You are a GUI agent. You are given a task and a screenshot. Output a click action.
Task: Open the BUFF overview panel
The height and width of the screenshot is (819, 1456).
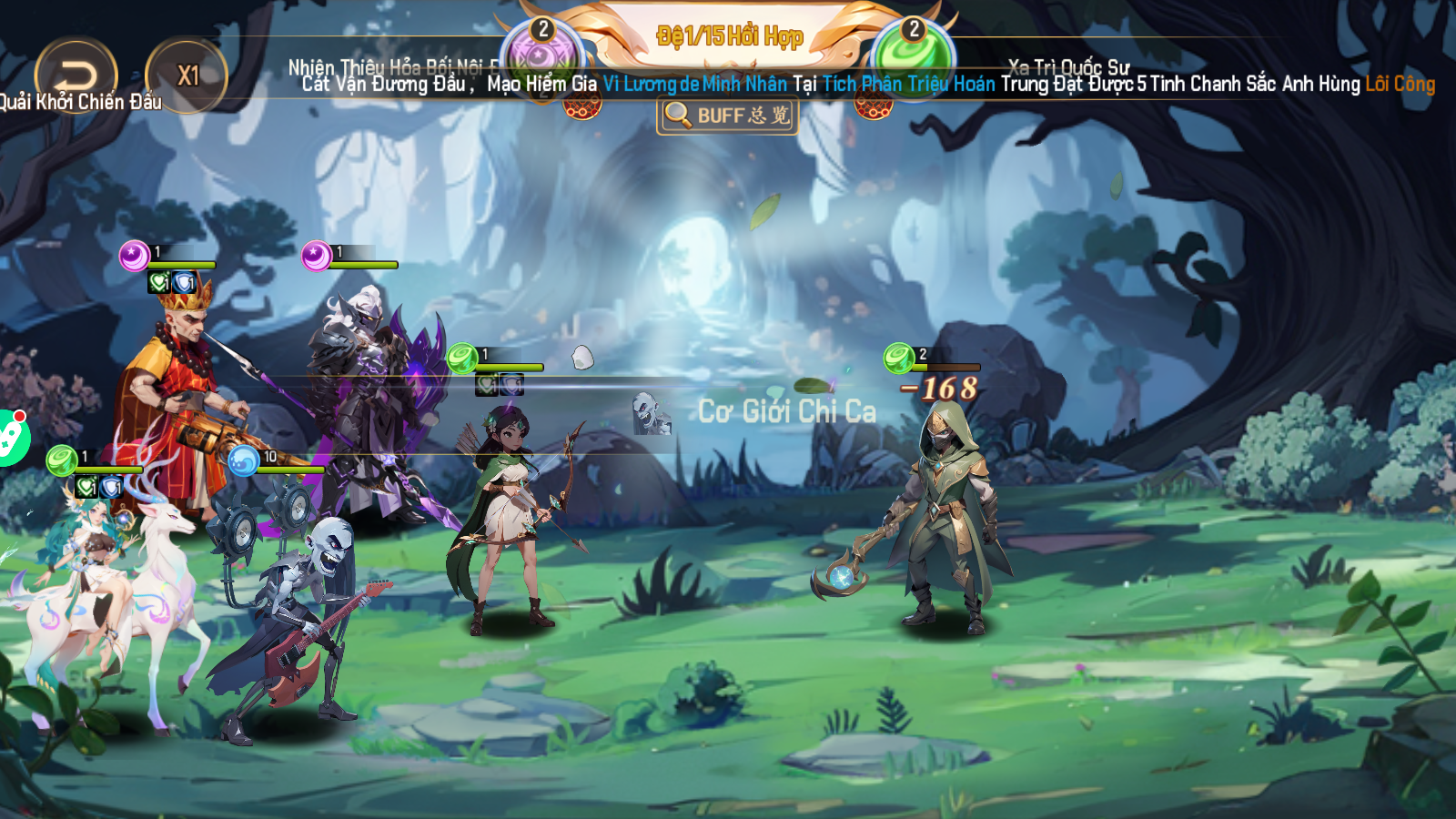(727, 116)
